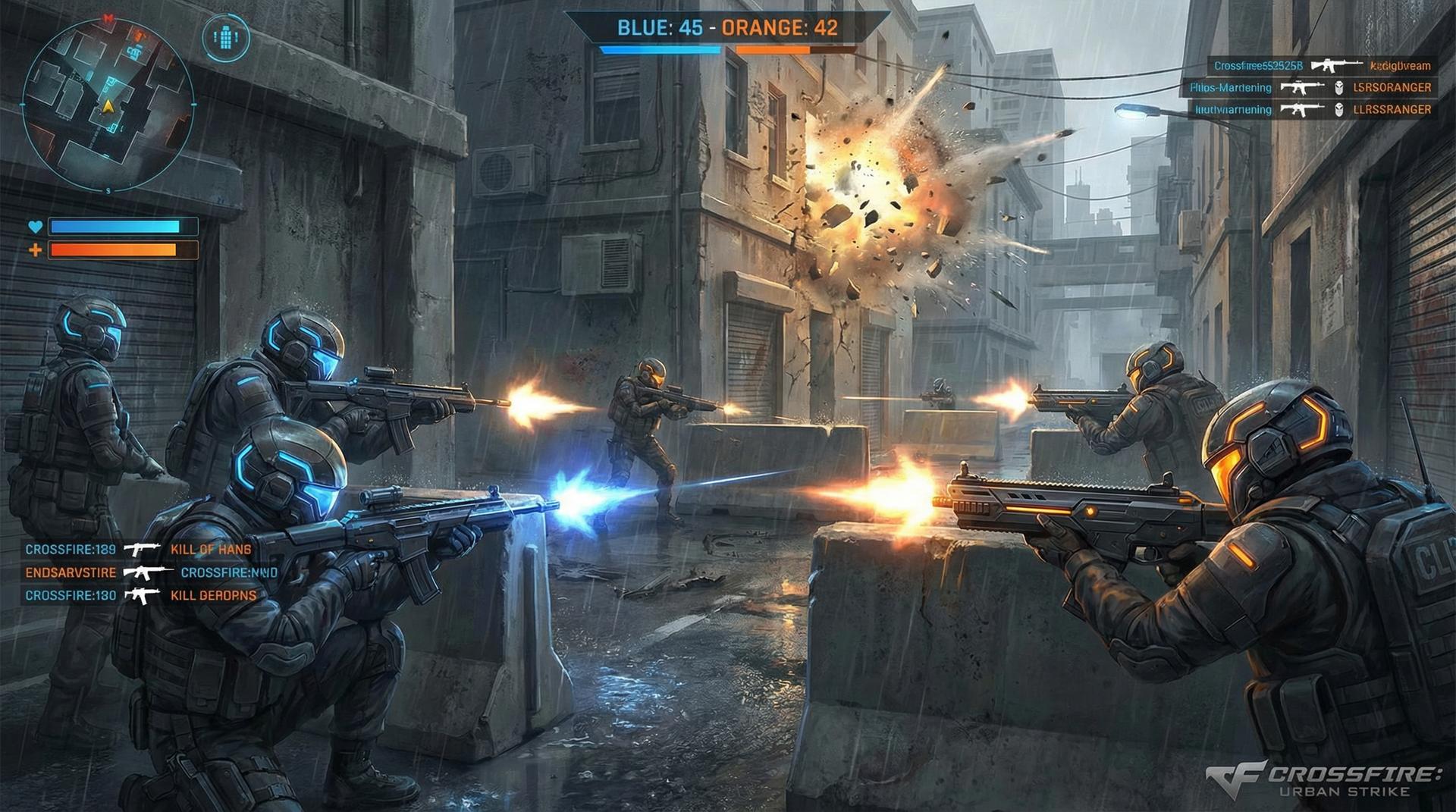Select the blue grid icon beside the minimap
This screenshot has width=1456, height=812.
coord(225,37)
